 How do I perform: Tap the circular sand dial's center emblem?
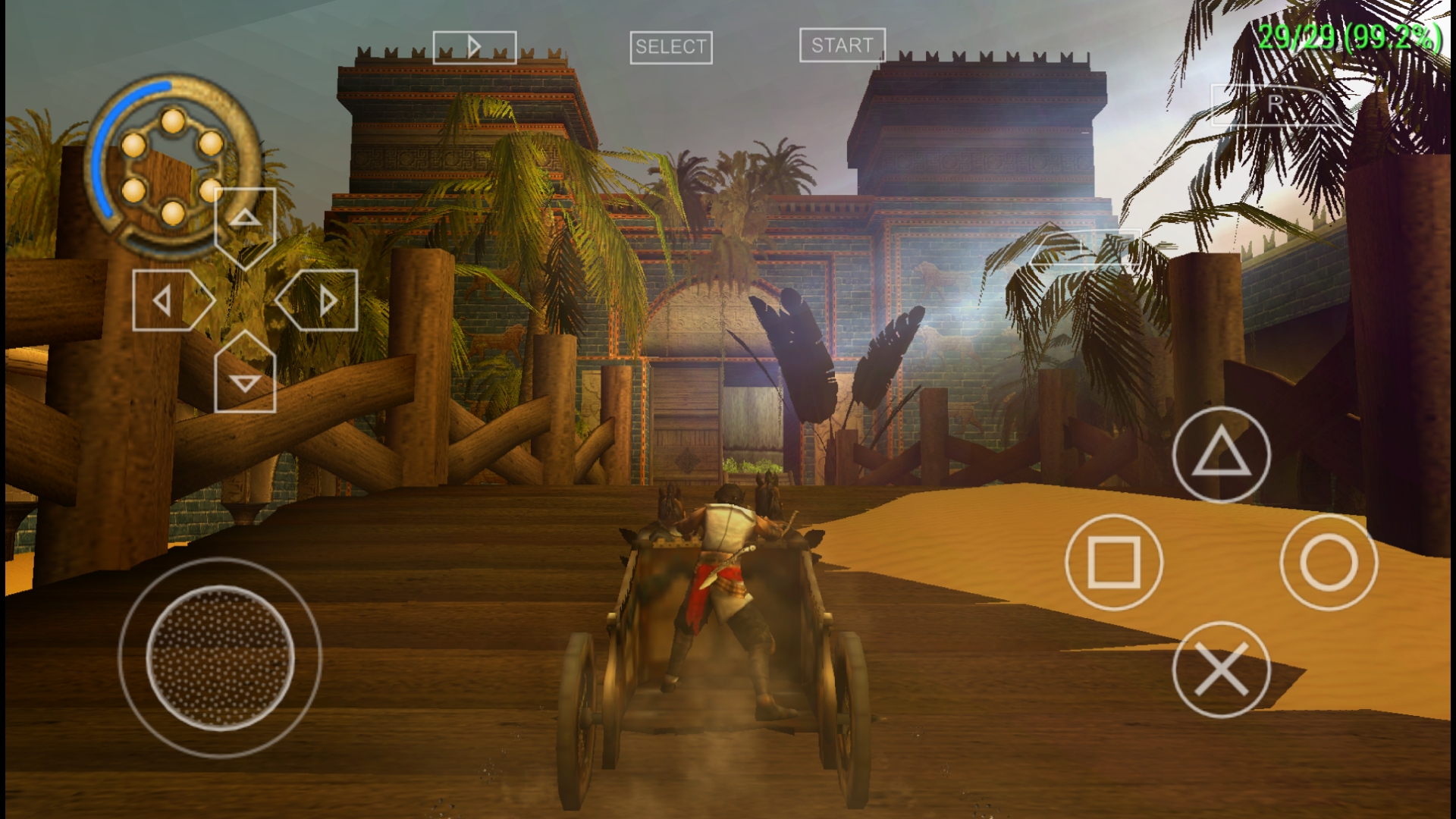pos(173,161)
